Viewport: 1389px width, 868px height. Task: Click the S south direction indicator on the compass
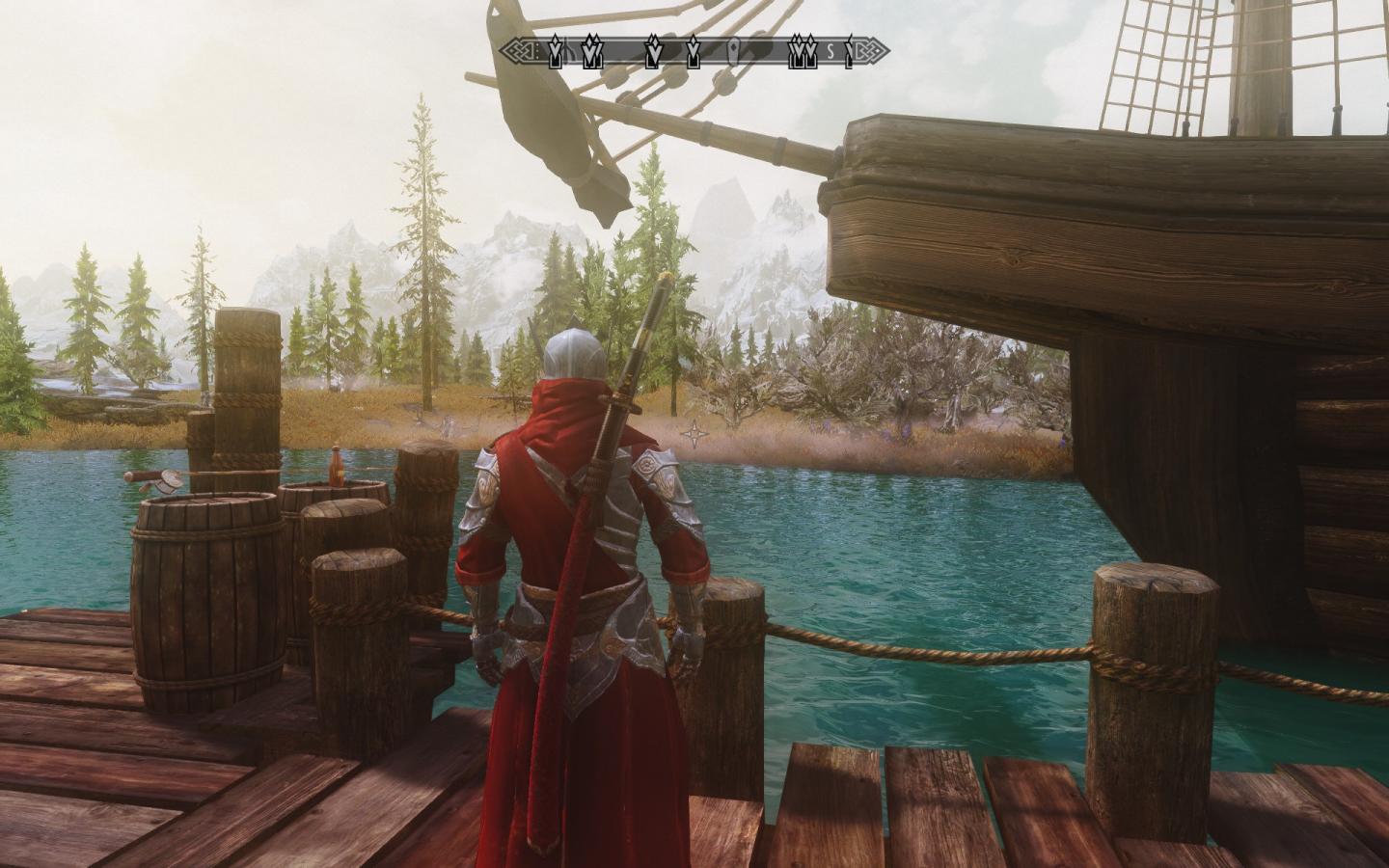(x=830, y=50)
